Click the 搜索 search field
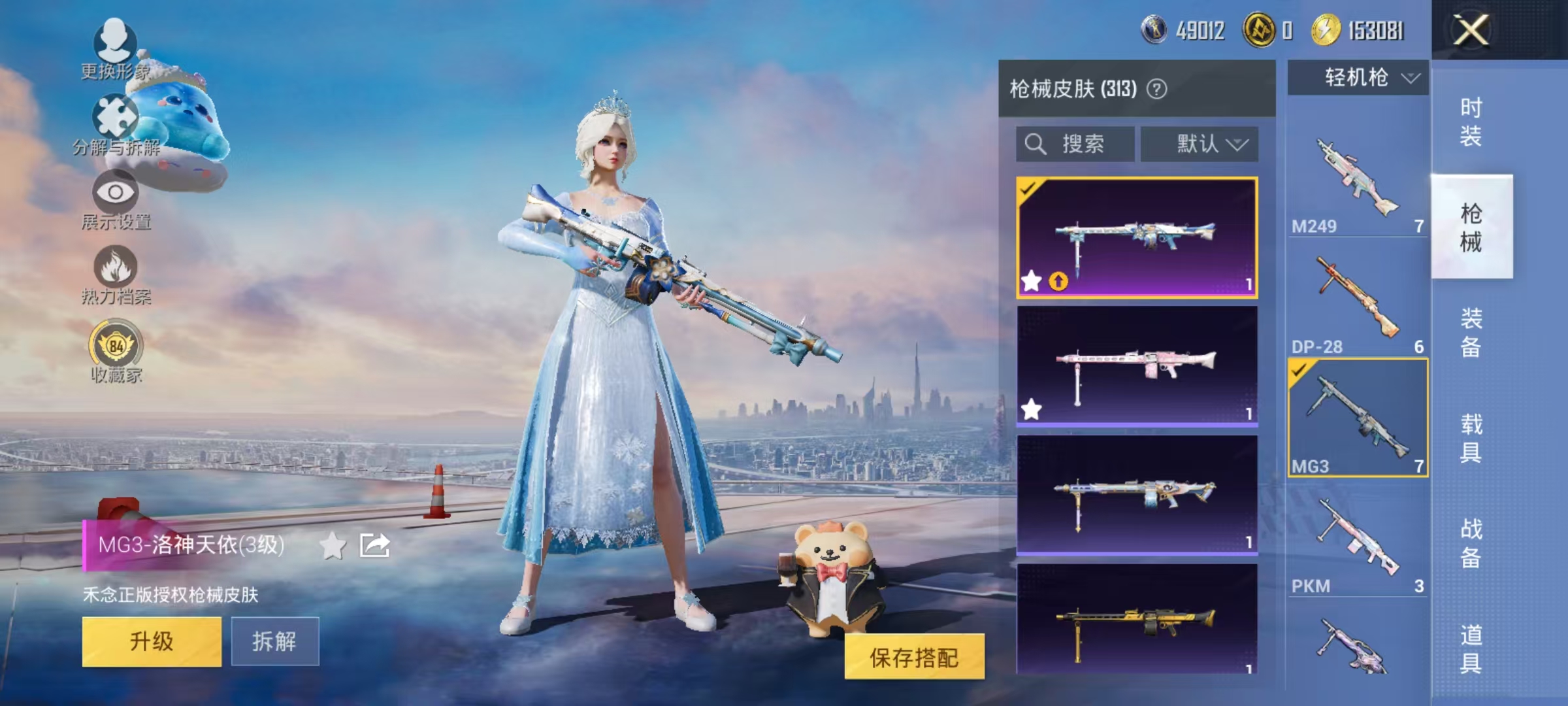The width and height of the screenshot is (1568, 706). [x=1075, y=144]
